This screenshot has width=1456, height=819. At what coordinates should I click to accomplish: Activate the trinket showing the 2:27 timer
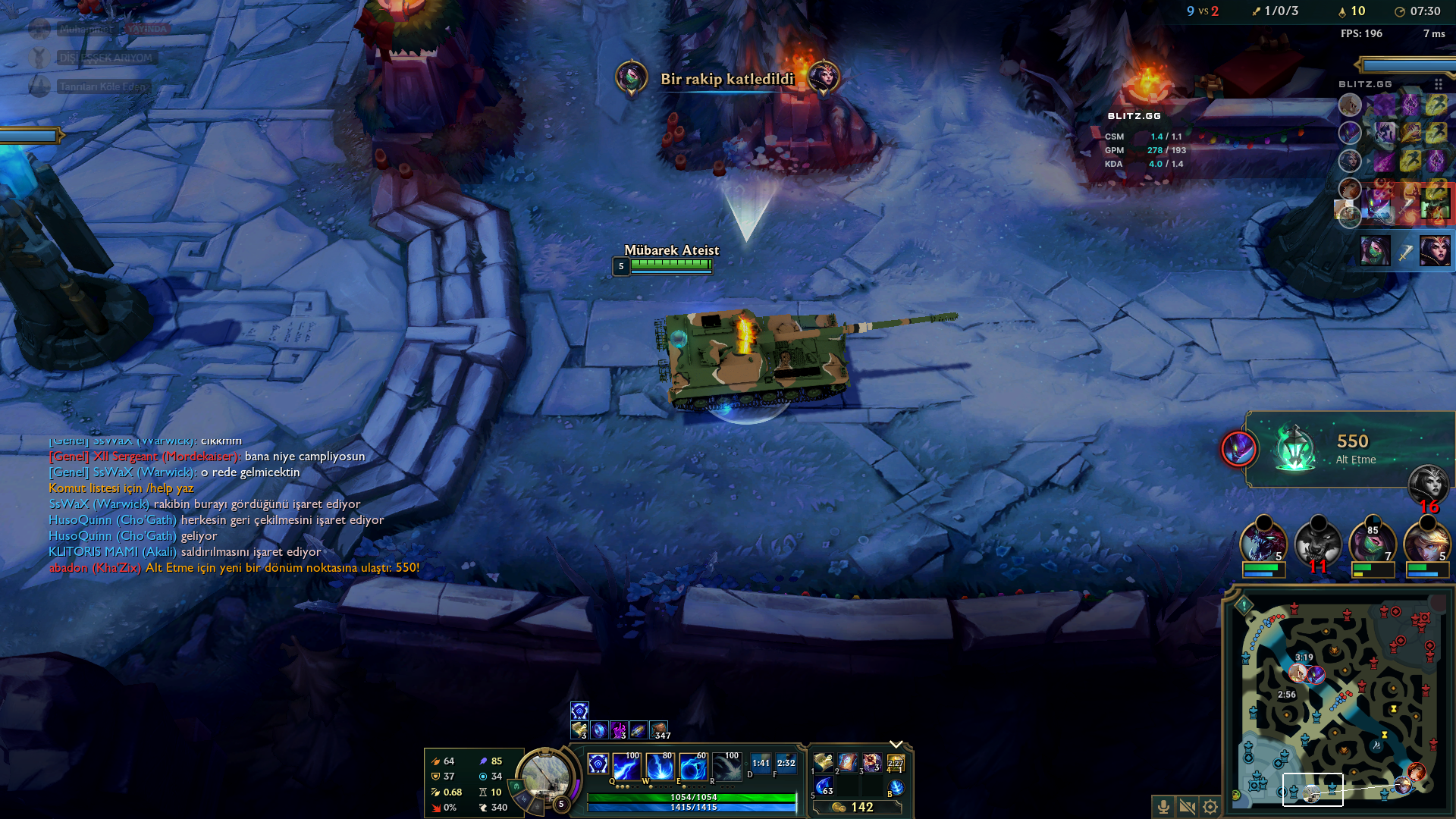coord(896,763)
